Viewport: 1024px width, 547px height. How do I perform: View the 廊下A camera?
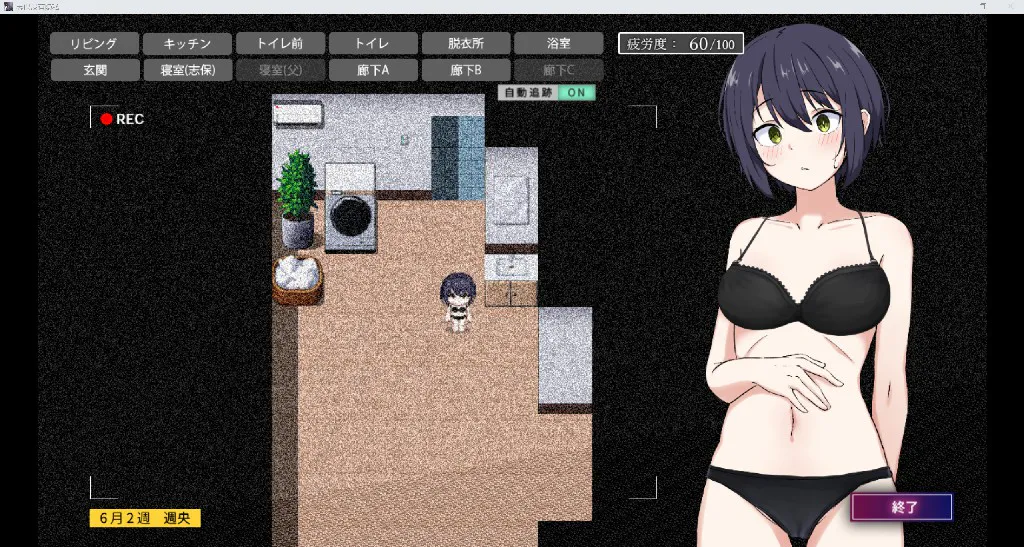(373, 70)
